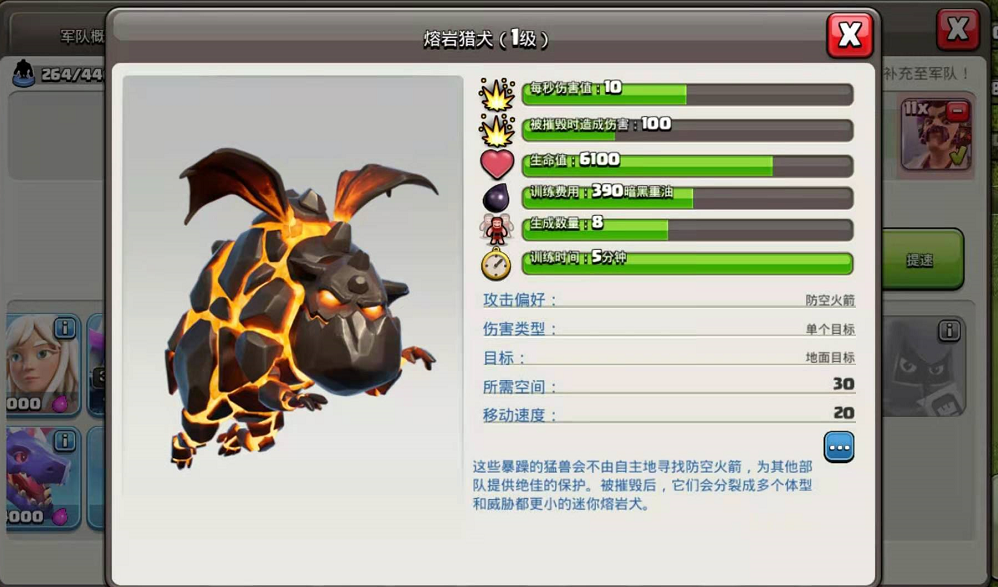The image size is (998, 587).
Task: Hit the green 提速 boost button
Action: tap(920, 260)
